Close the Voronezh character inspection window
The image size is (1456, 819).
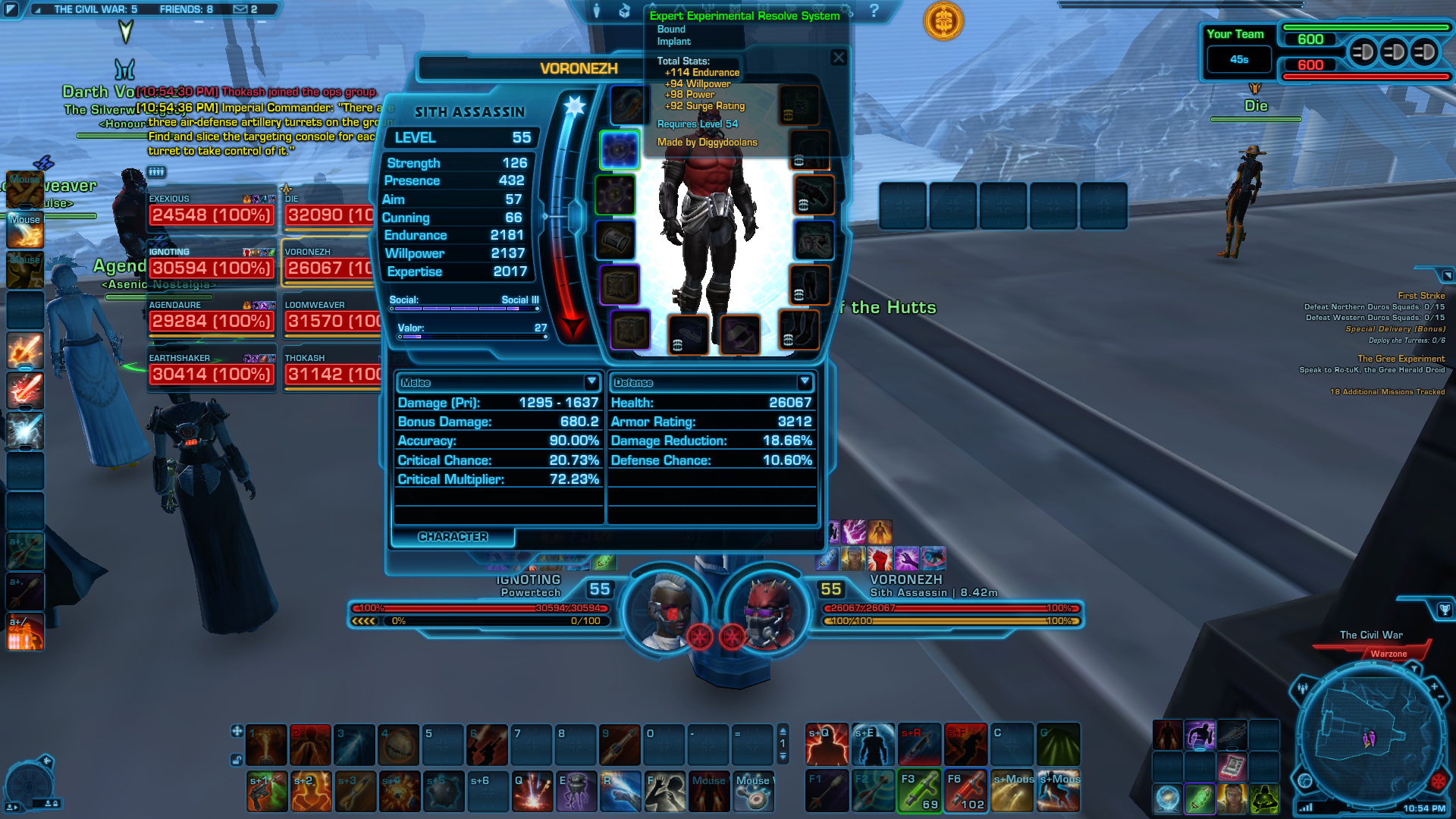(838, 58)
